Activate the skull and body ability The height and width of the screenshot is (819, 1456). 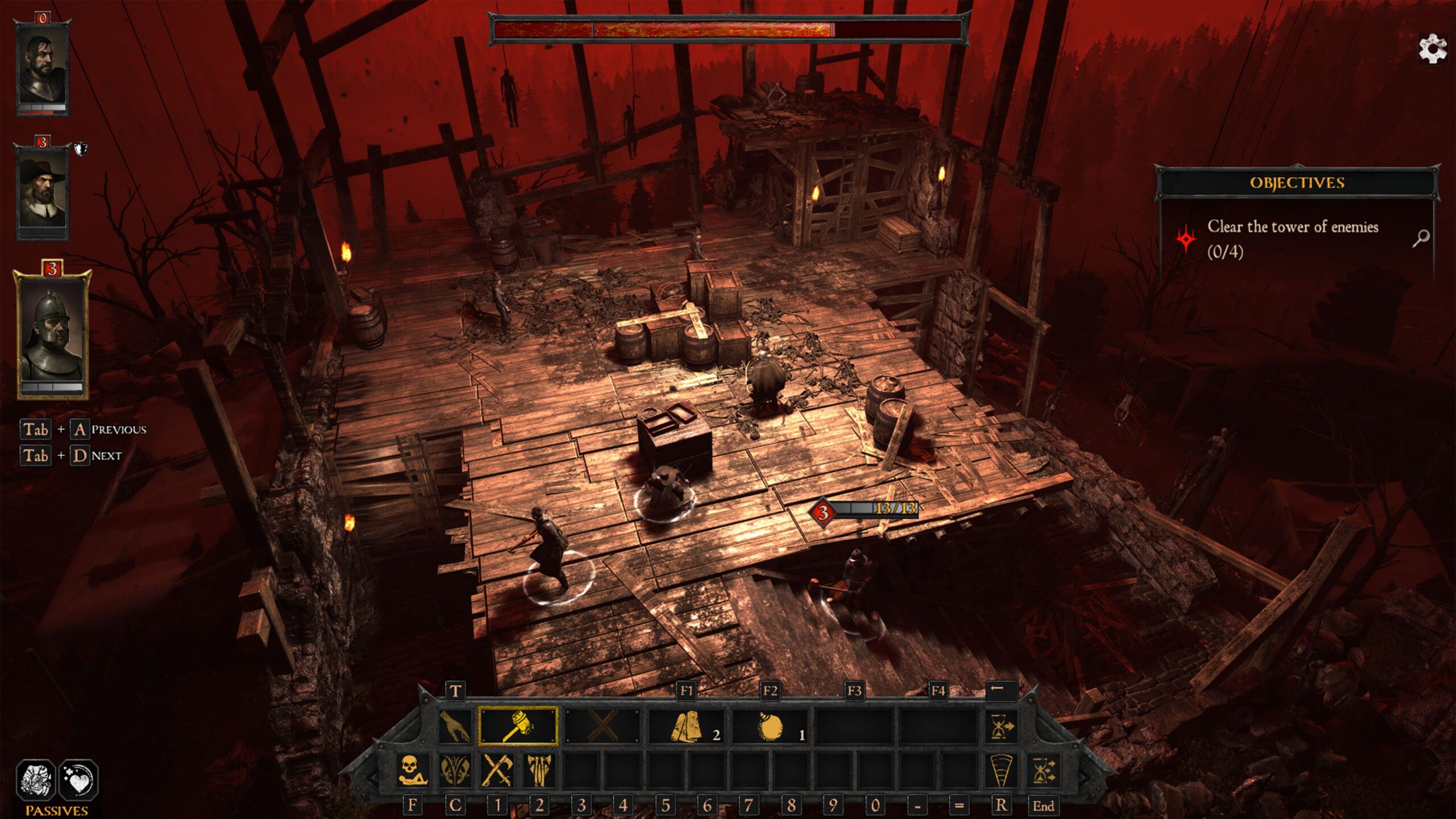412,771
